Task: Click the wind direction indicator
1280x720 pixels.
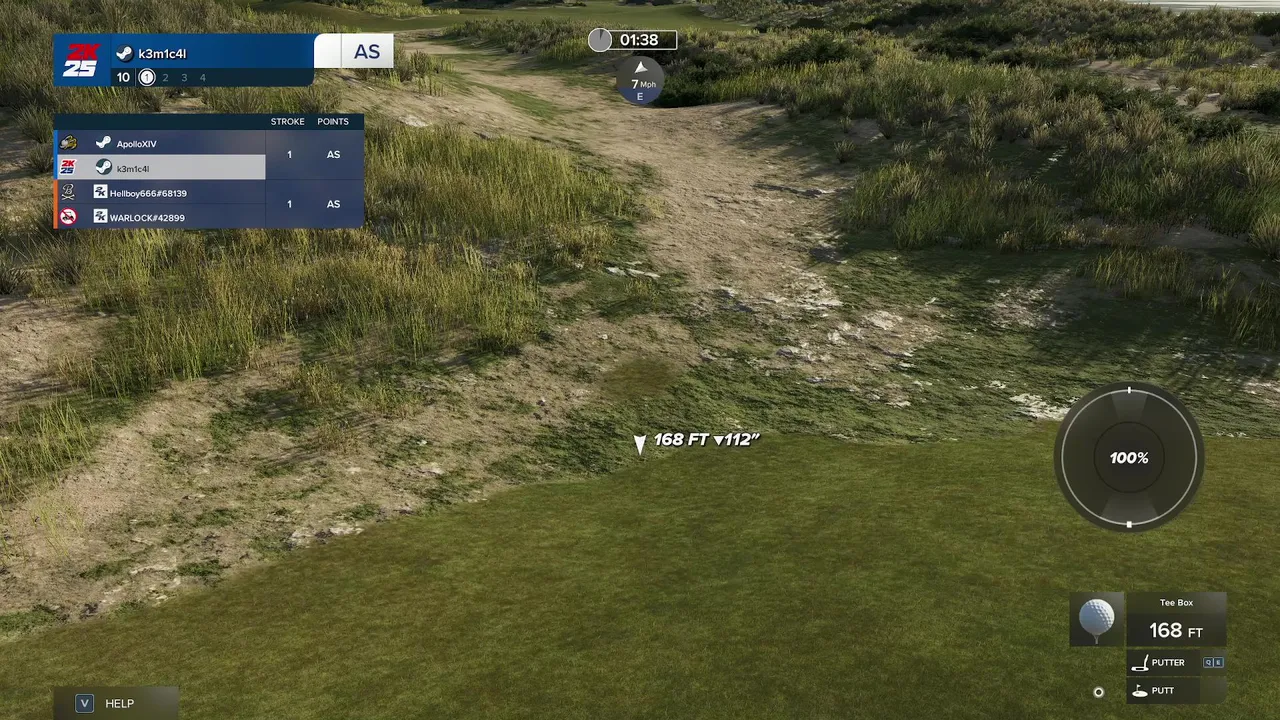Action: coord(641,80)
